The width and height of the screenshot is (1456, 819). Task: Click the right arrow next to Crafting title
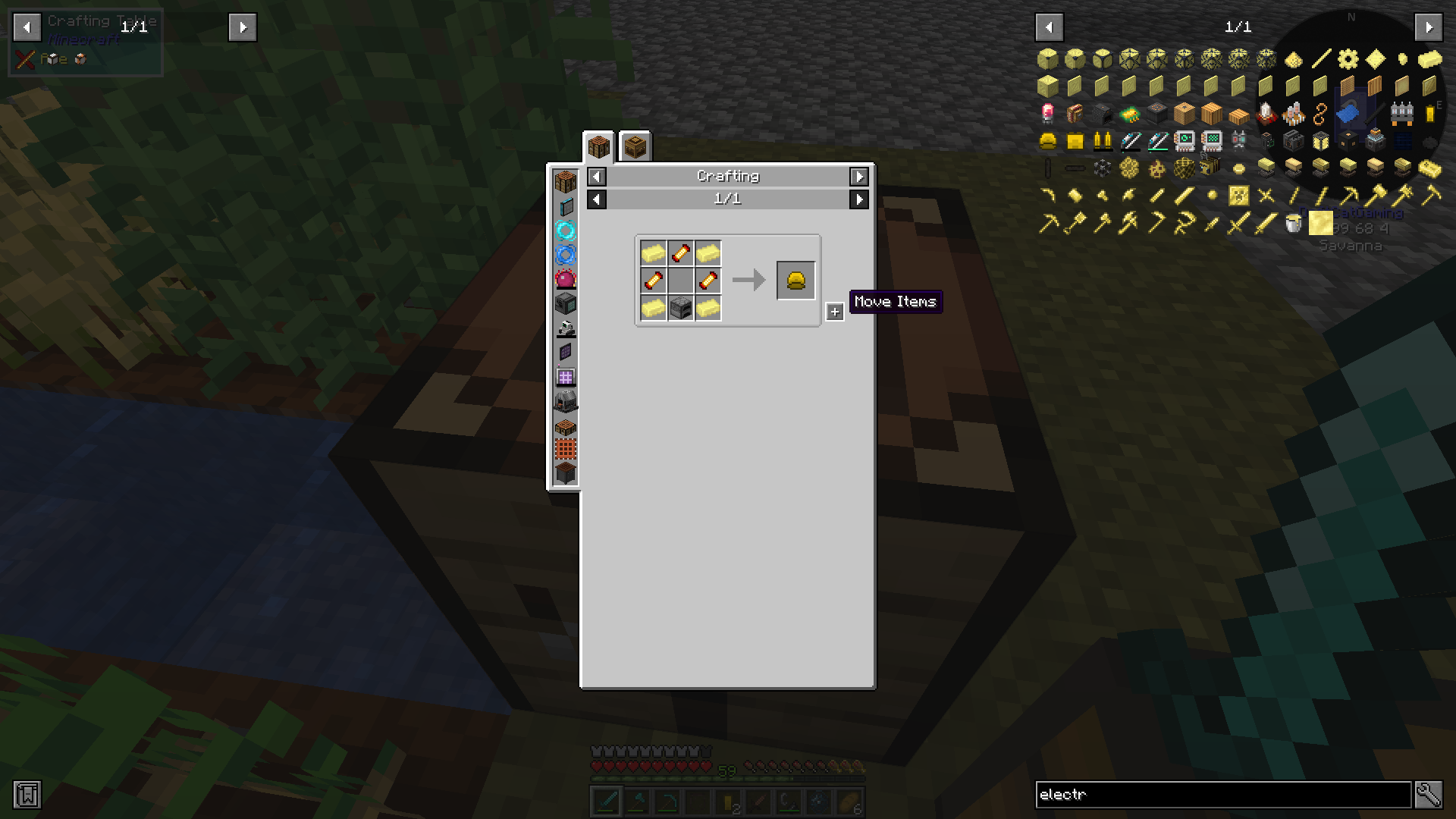click(x=859, y=176)
